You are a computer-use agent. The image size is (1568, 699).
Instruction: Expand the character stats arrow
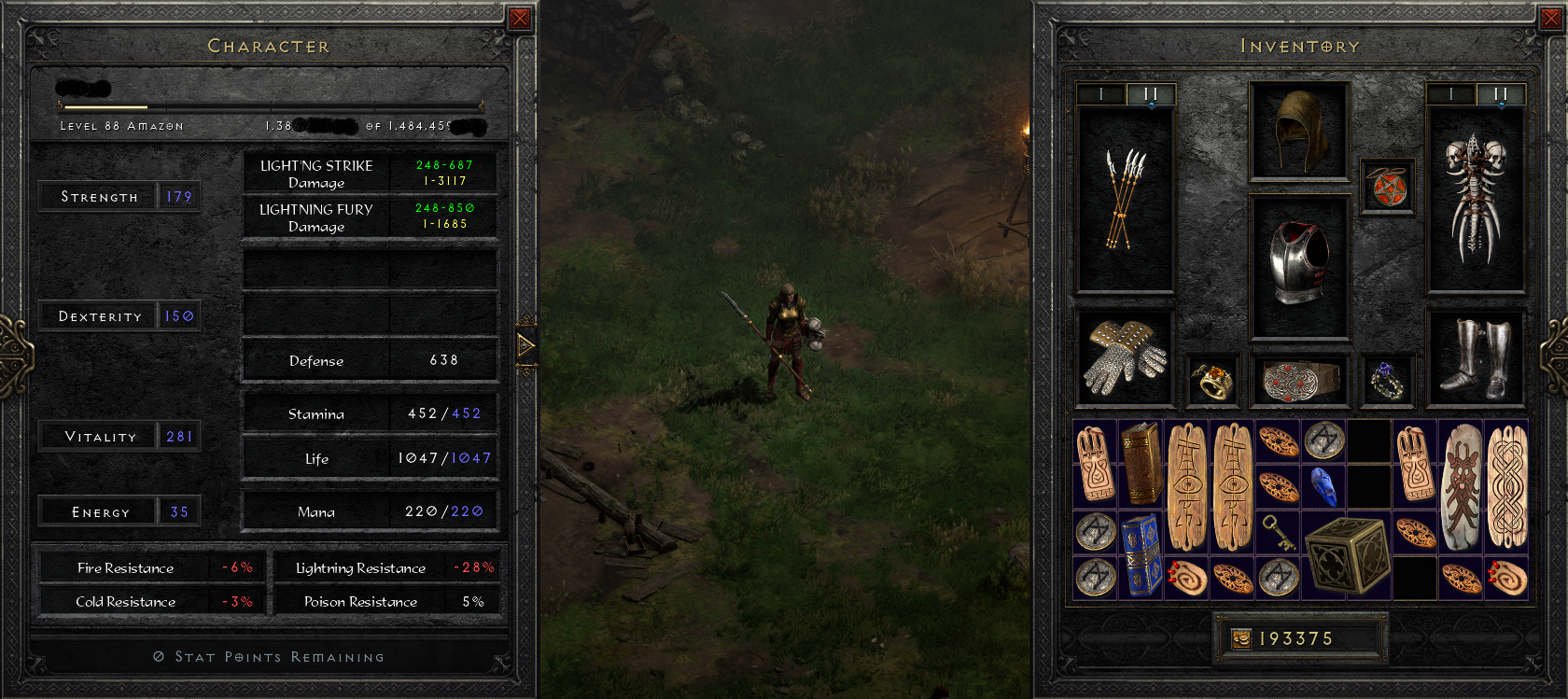pyautogui.click(x=525, y=346)
